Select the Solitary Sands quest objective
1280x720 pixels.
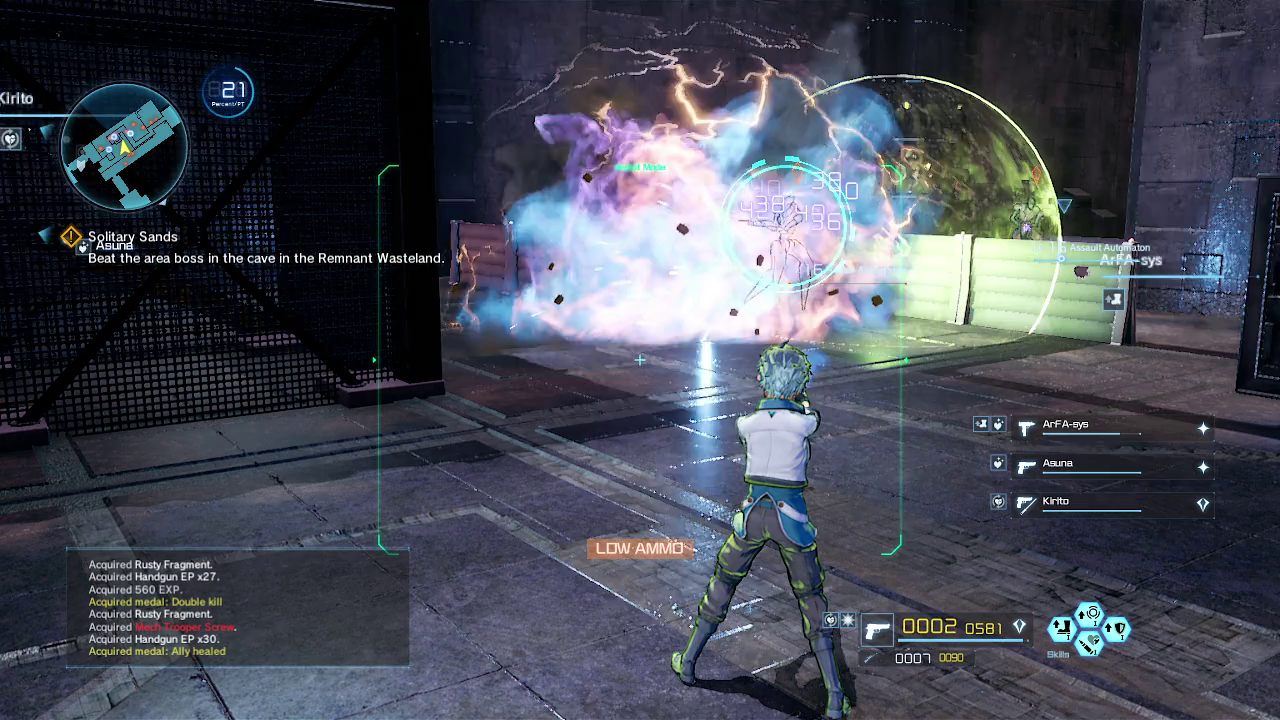[x=133, y=237]
